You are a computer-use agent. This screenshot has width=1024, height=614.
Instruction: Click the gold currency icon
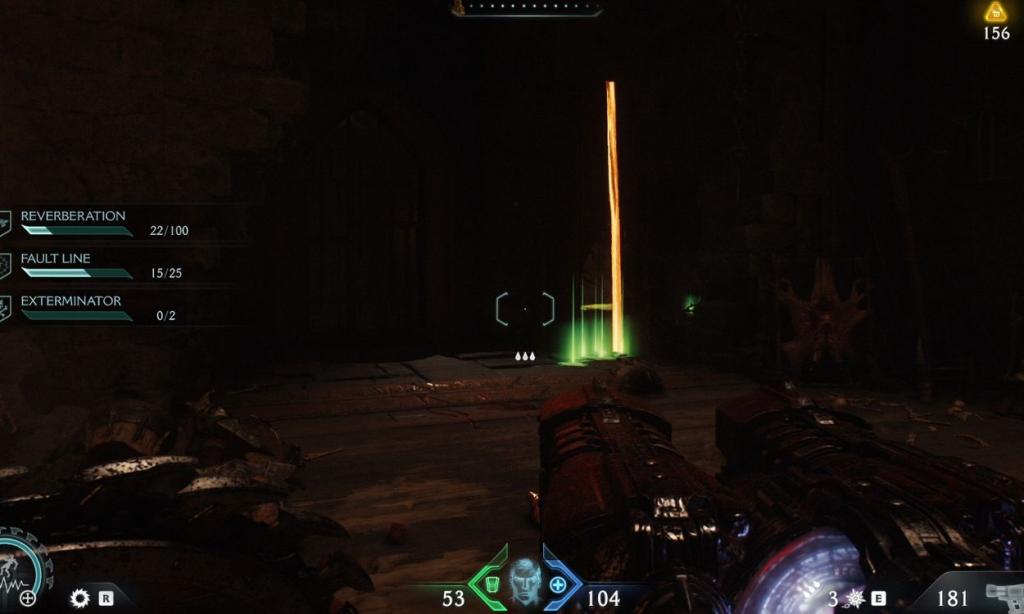(995, 12)
